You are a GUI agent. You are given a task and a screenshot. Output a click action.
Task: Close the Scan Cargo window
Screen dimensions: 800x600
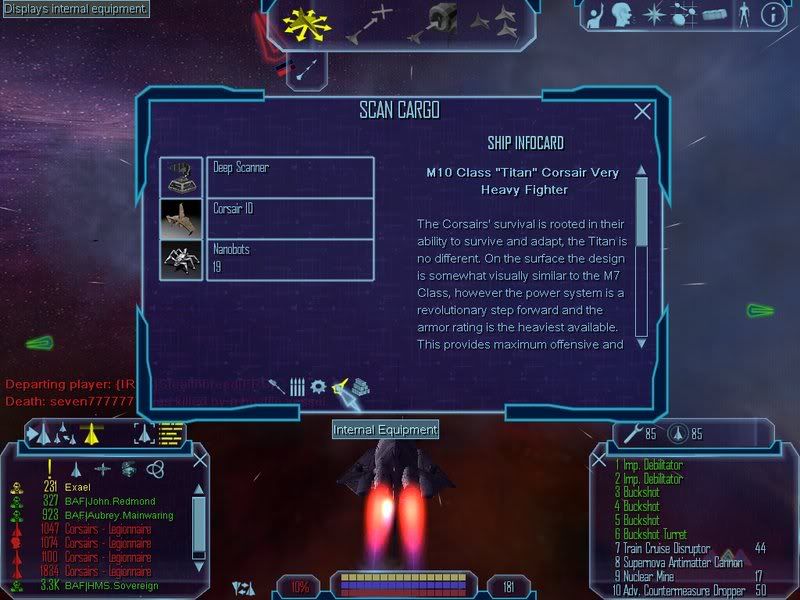tap(643, 113)
